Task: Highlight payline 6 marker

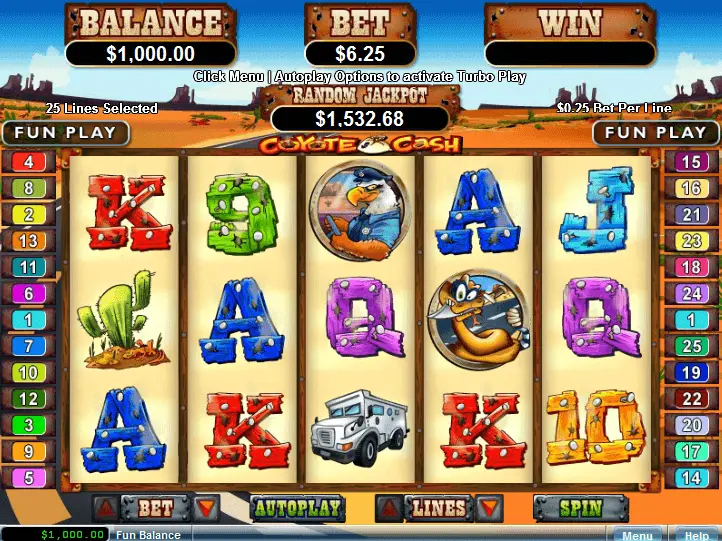Action: click(x=28, y=294)
